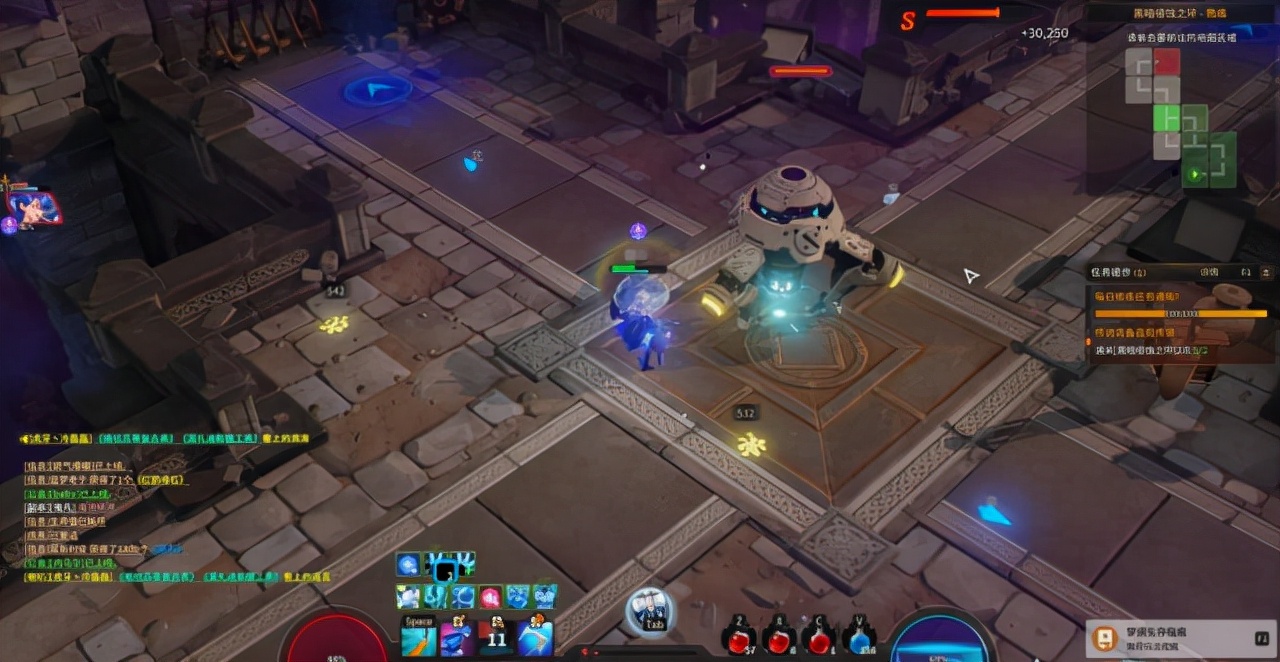Select the red room on the minimap

coord(1166,62)
